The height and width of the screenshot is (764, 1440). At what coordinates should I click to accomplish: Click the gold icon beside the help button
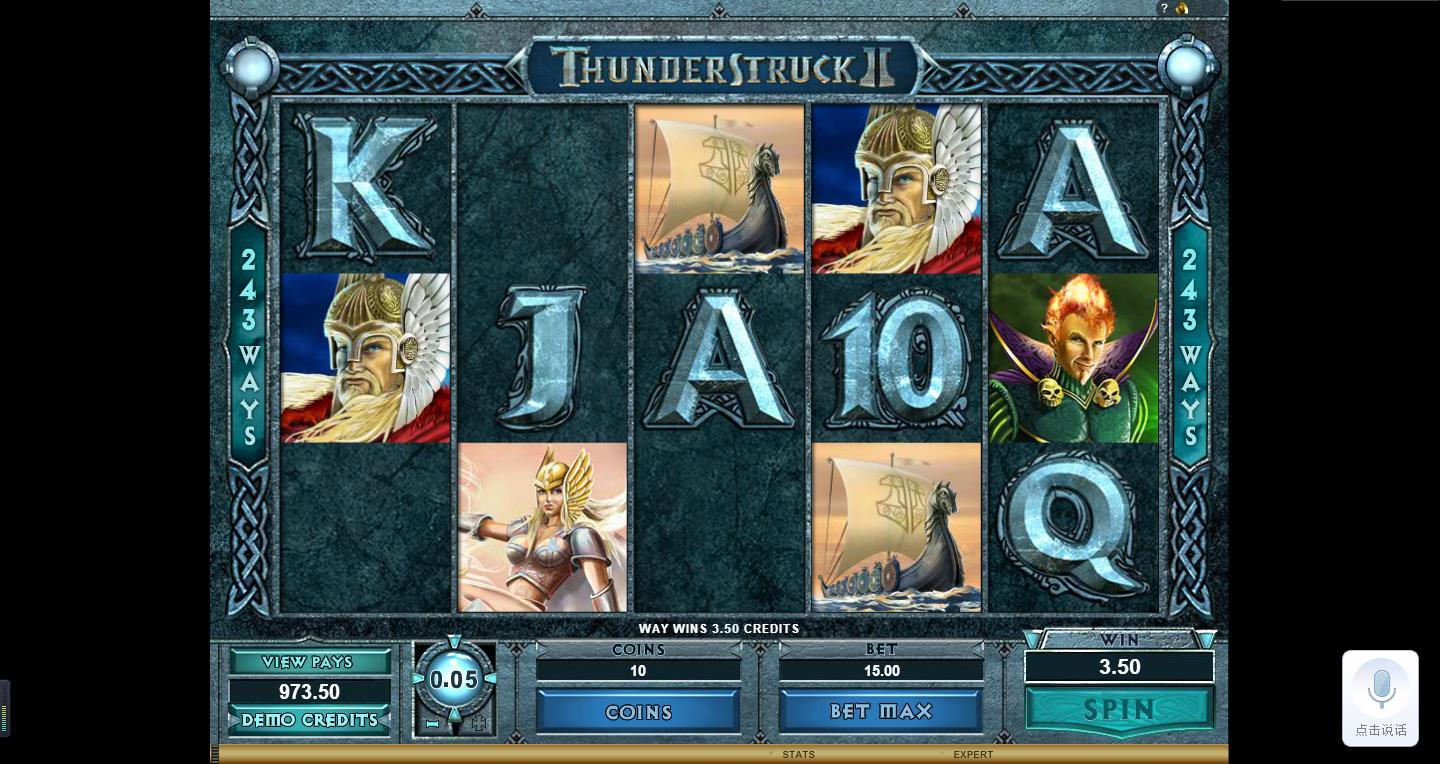click(1182, 8)
